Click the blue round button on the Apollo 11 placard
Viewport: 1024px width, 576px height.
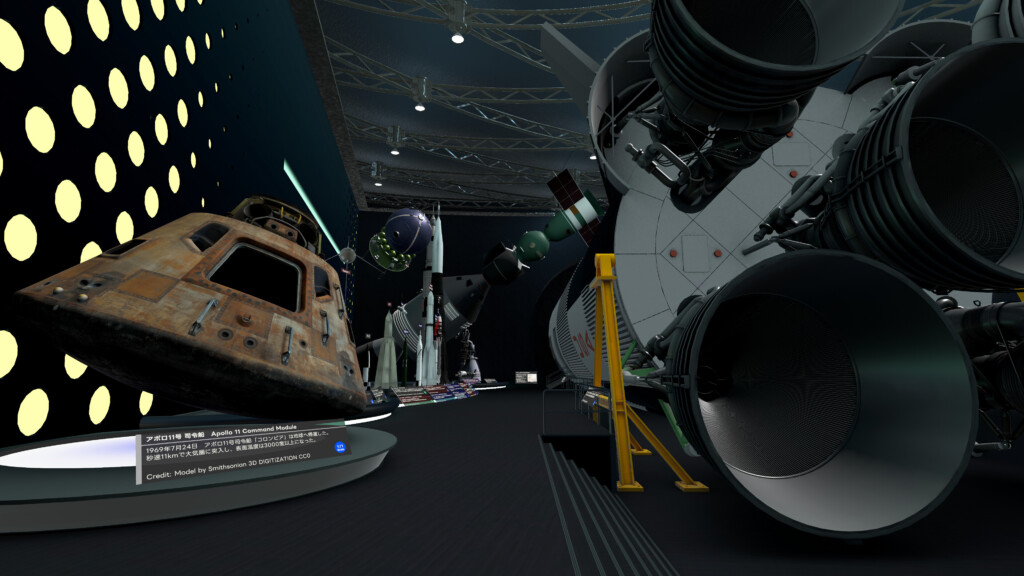pos(339,447)
